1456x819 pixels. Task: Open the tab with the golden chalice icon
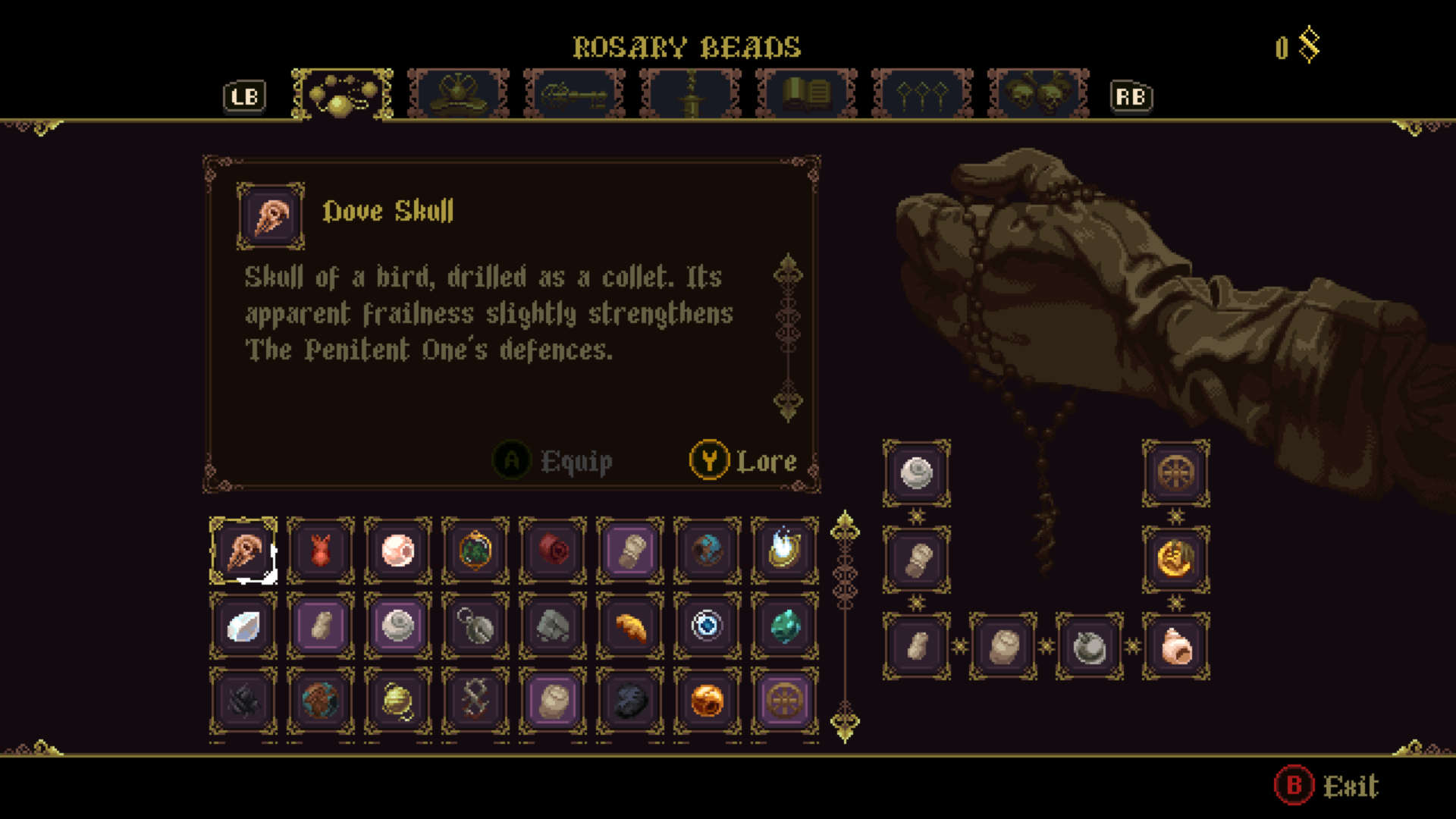458,95
